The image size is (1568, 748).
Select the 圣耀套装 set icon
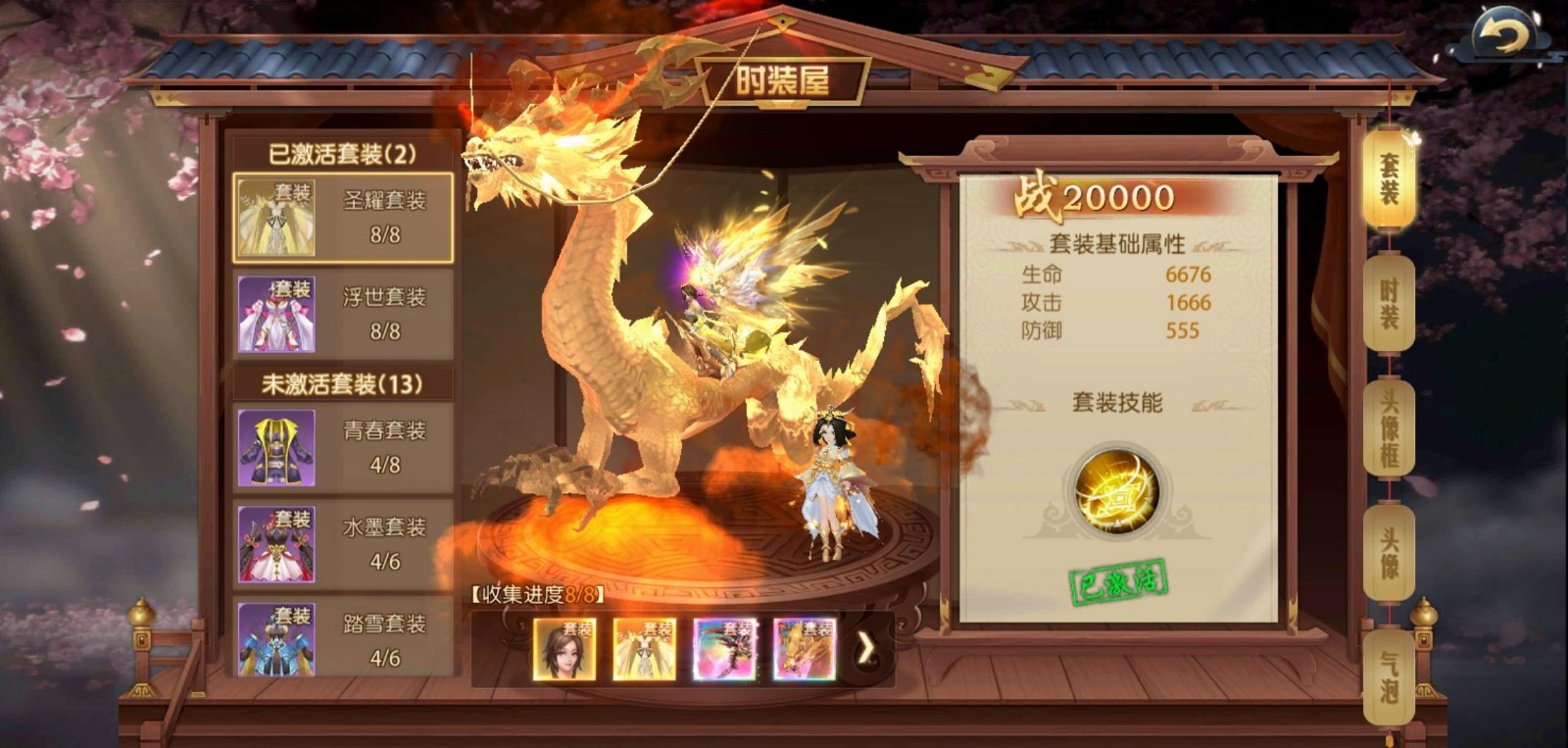275,217
